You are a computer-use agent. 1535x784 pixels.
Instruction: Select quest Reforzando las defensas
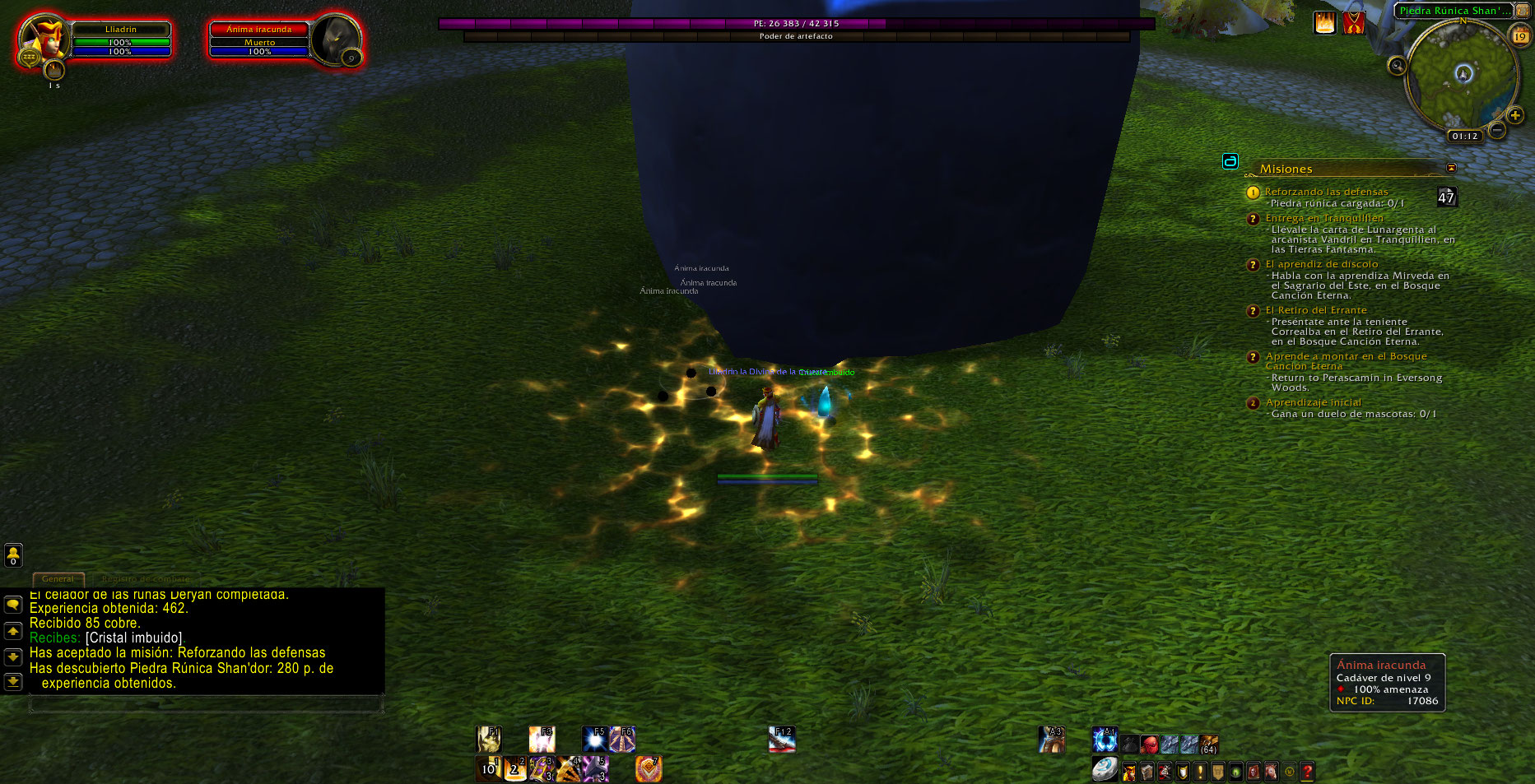pos(1326,192)
